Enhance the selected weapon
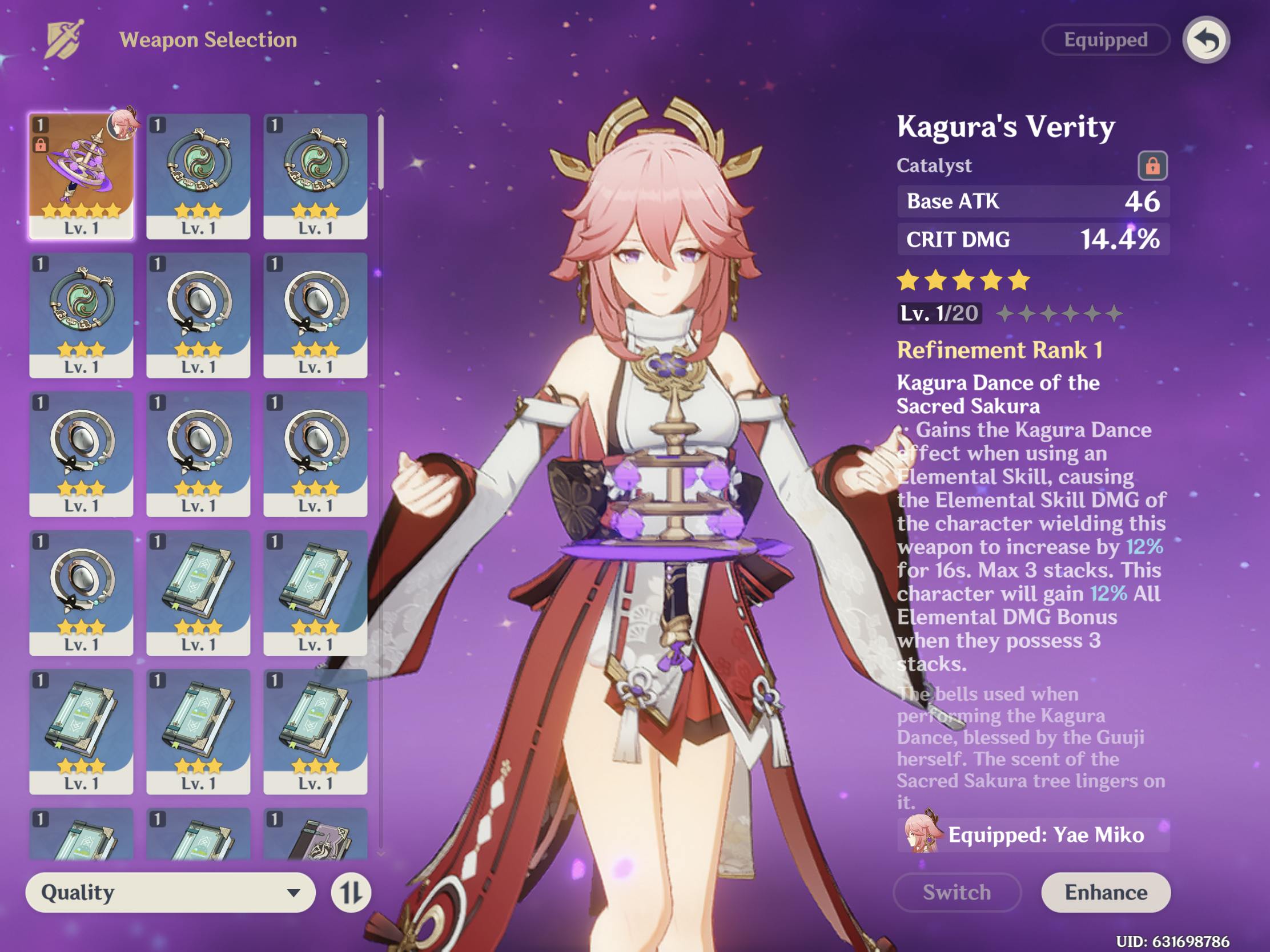 (1105, 892)
